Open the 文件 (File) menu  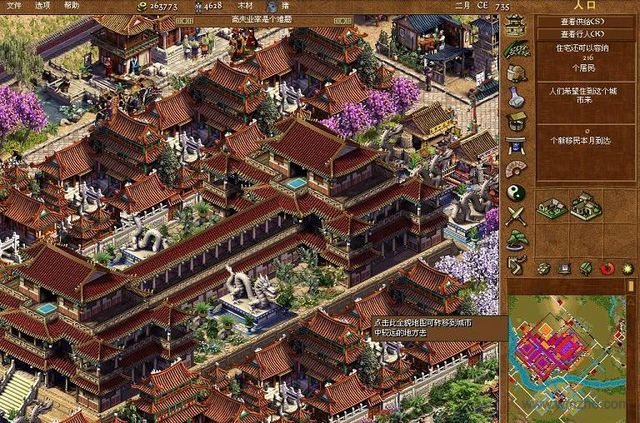[x=12, y=6]
